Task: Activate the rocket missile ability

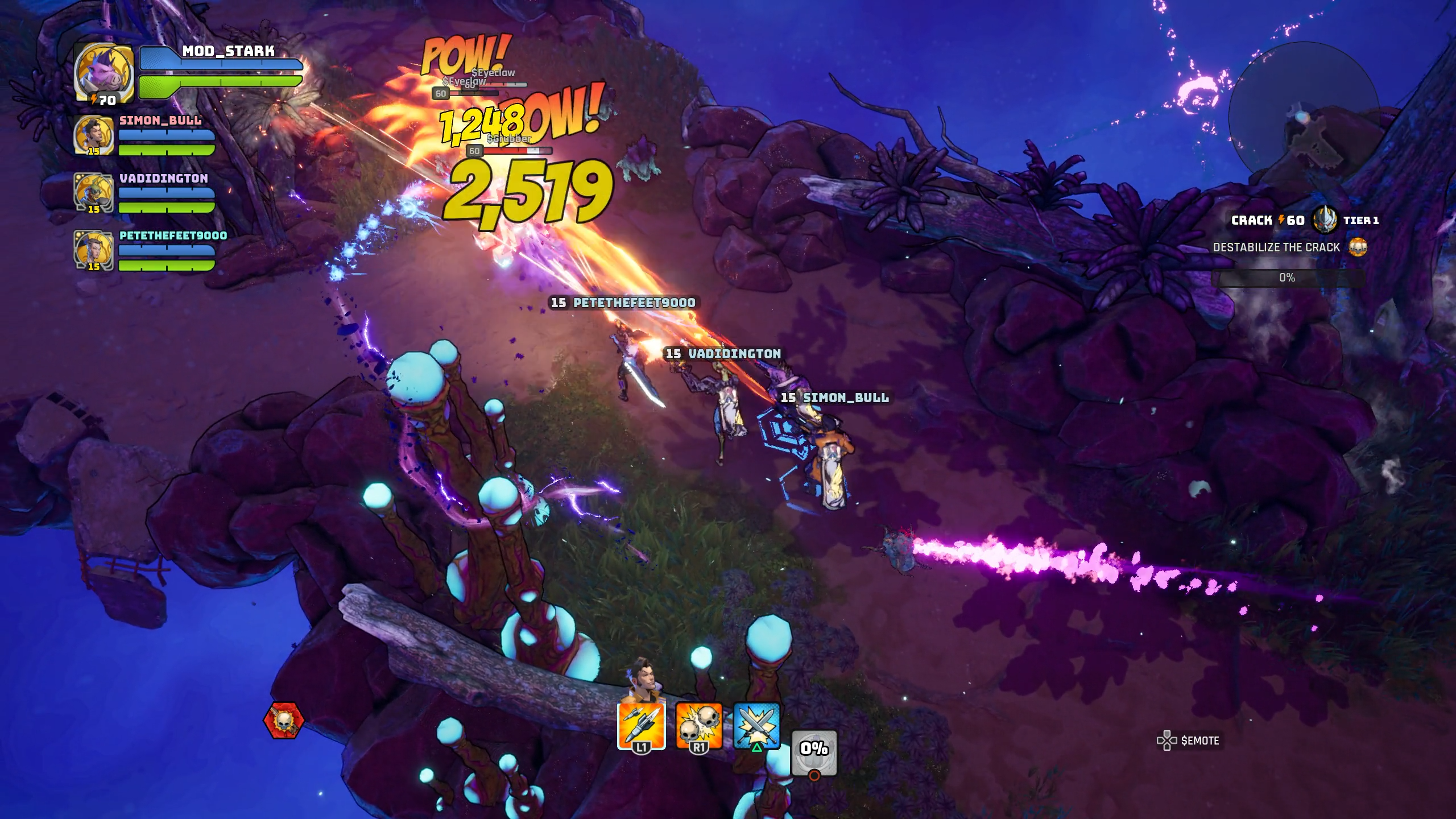Action: coord(641,726)
